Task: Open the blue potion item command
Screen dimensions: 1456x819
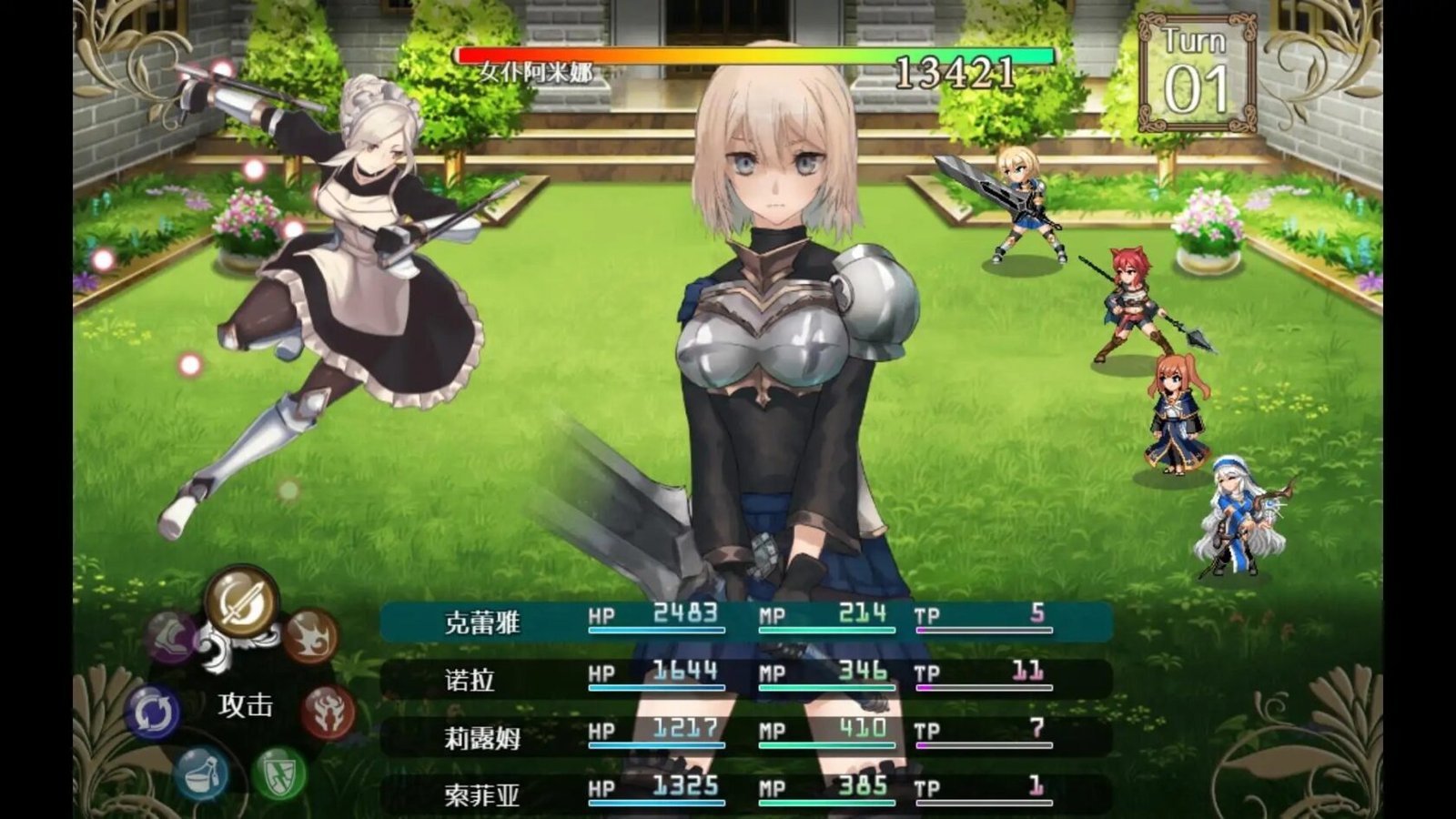Action: coord(201,774)
